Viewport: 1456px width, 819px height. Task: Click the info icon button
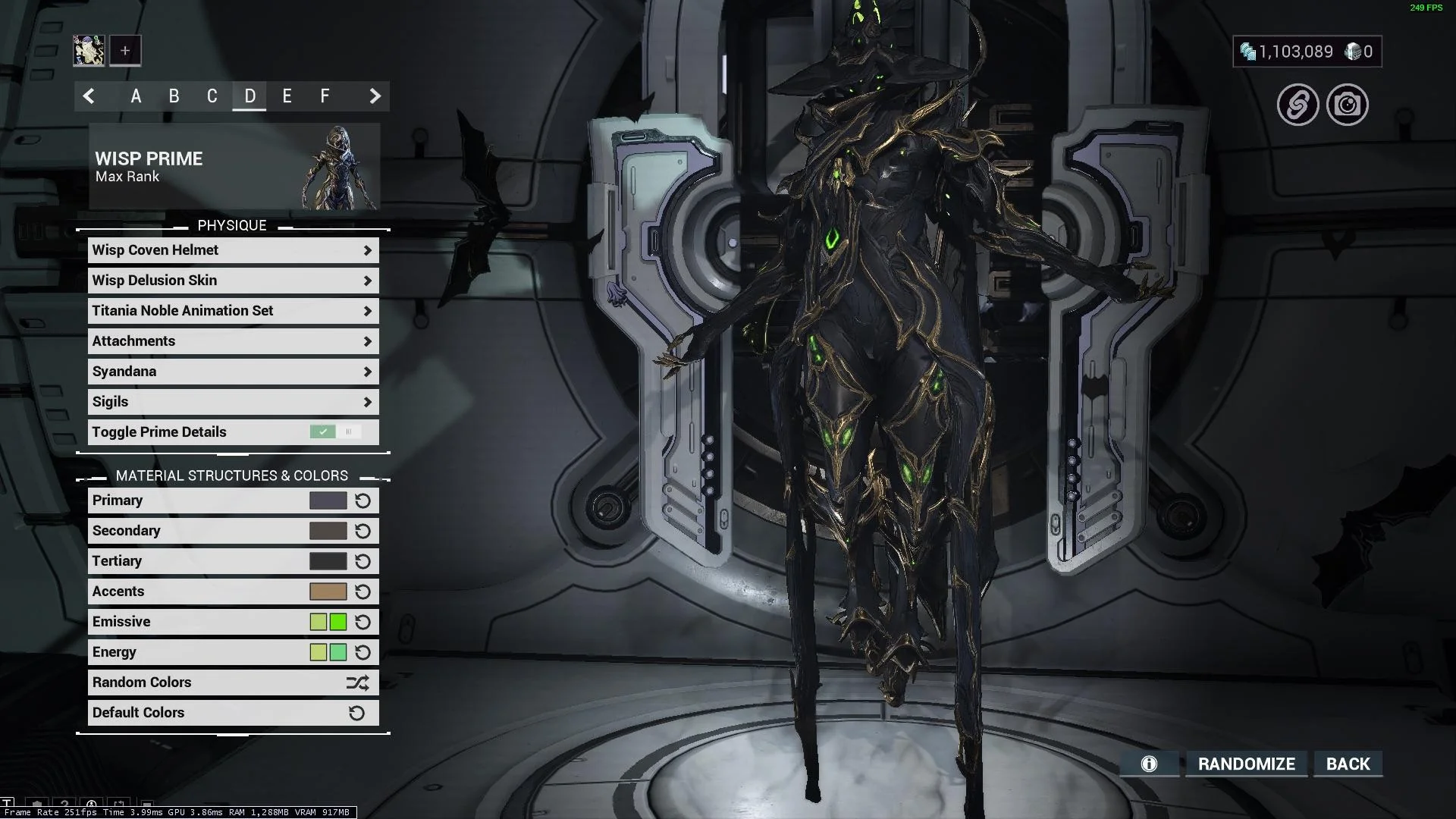click(1149, 764)
